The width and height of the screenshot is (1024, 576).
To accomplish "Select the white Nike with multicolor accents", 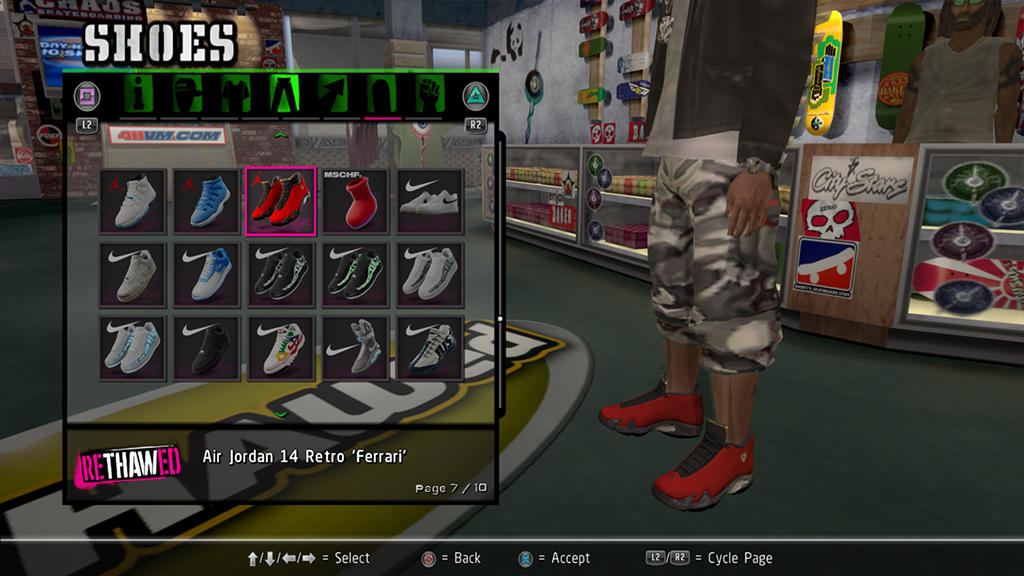I will click(281, 348).
